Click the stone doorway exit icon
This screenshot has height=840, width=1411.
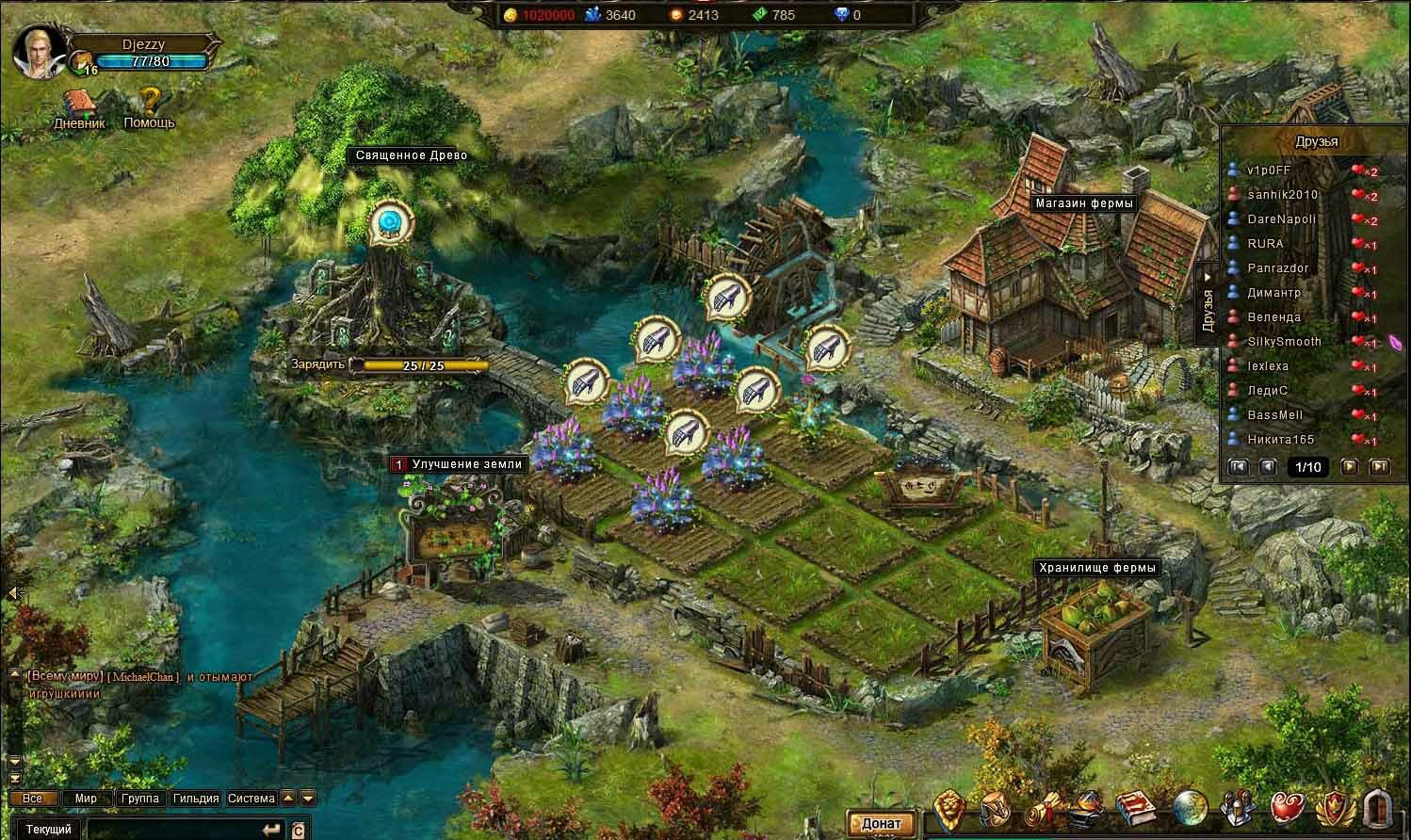(x=1381, y=809)
